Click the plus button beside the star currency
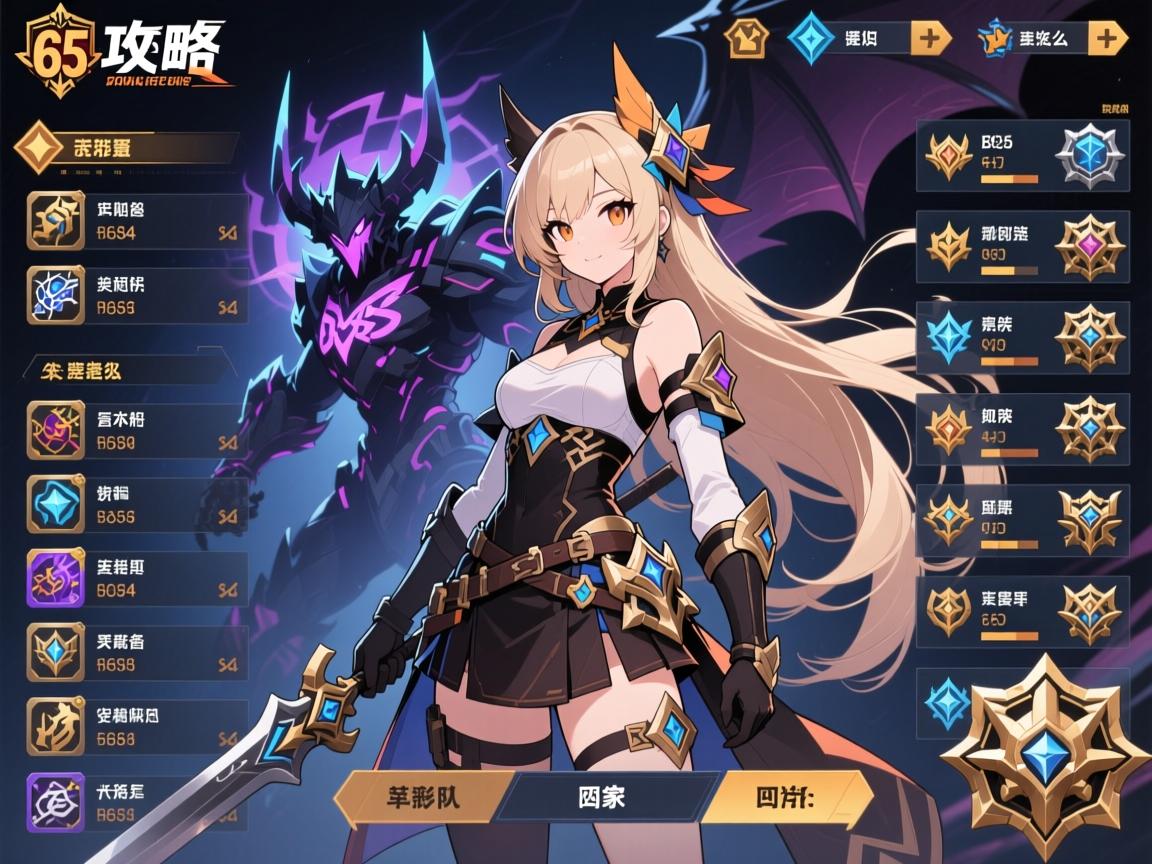Screen dimensions: 1152x864 coord(1107,39)
